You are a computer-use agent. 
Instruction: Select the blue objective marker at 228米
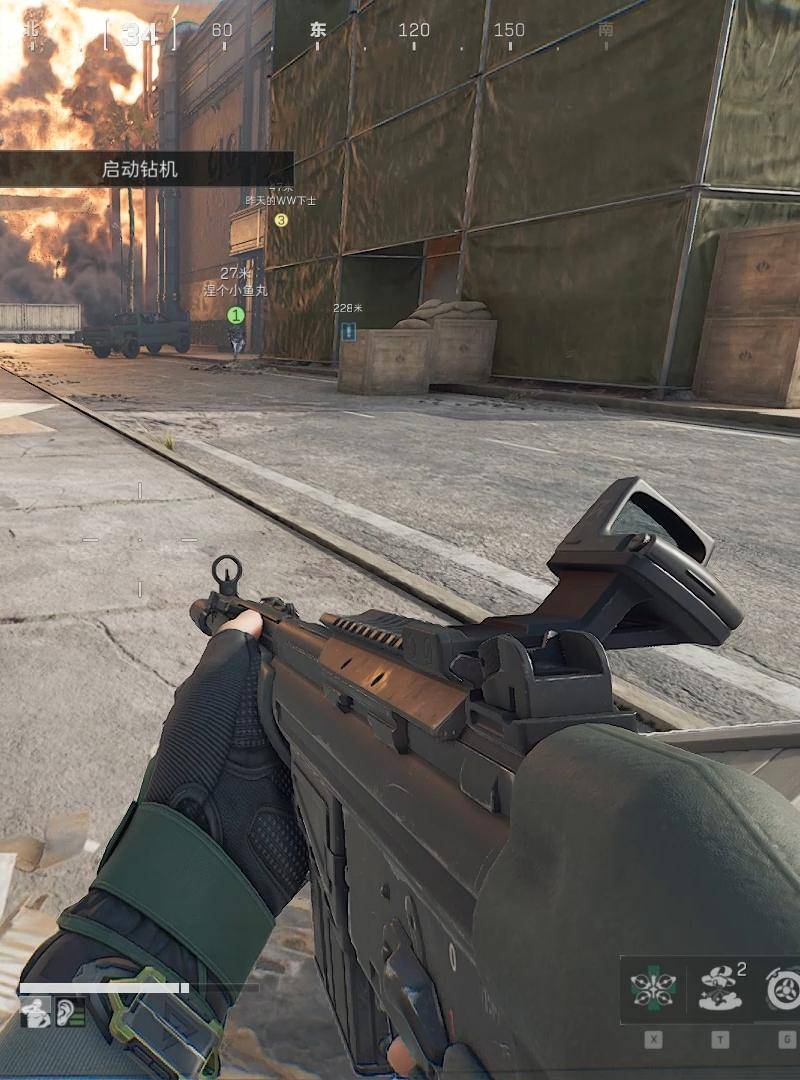[348, 330]
